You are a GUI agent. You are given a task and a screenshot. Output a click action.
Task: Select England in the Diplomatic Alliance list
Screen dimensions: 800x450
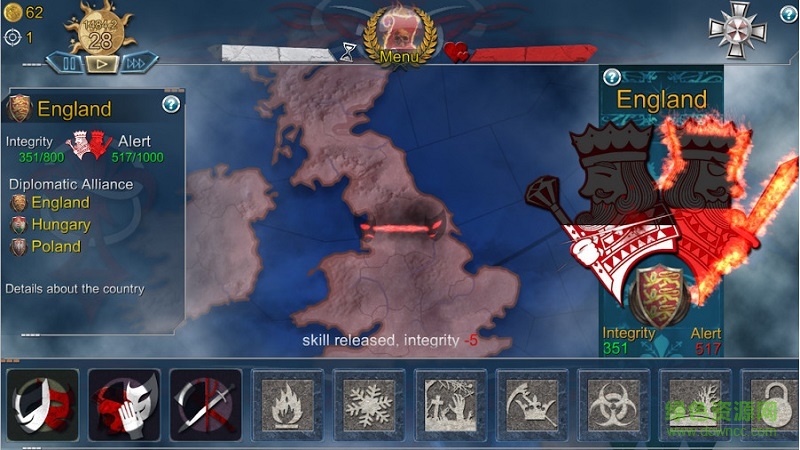[x=60, y=203]
